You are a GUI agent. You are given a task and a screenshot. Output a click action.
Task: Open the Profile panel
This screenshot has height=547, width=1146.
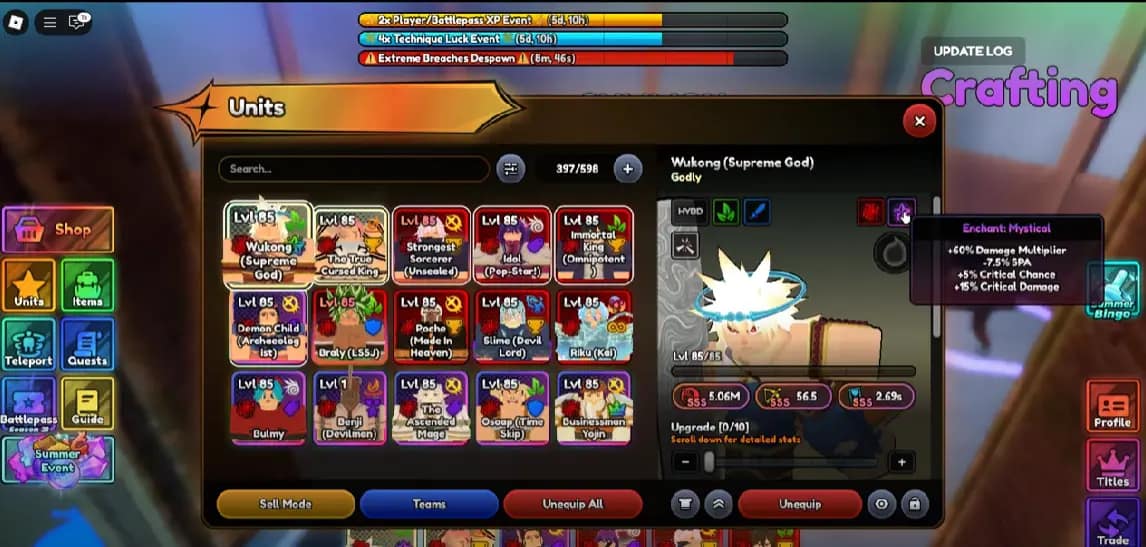(1112, 407)
